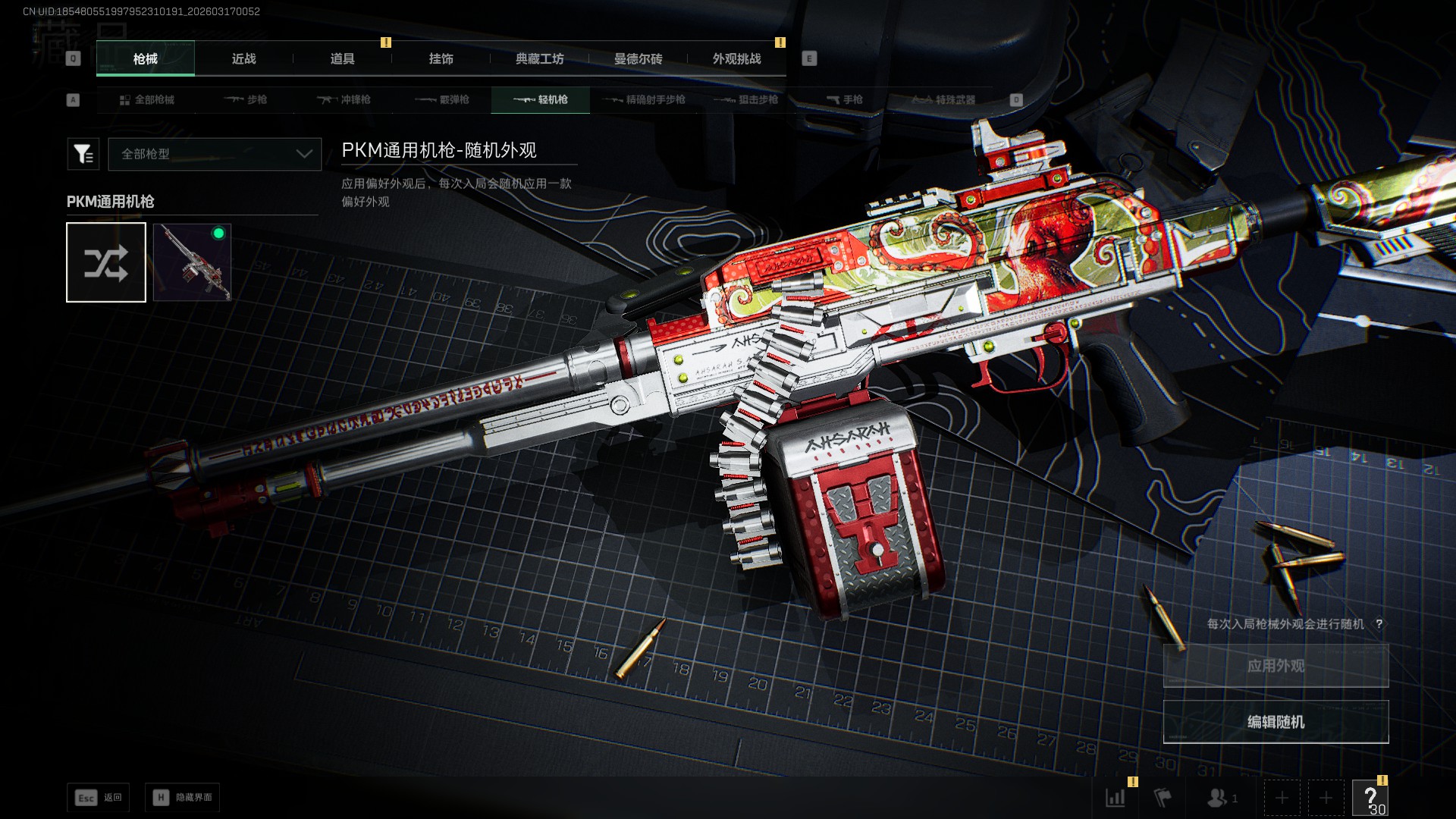Viewport: 1456px width, 819px height.
Task: Open the 手枪 pistol category
Action: pyautogui.click(x=844, y=100)
